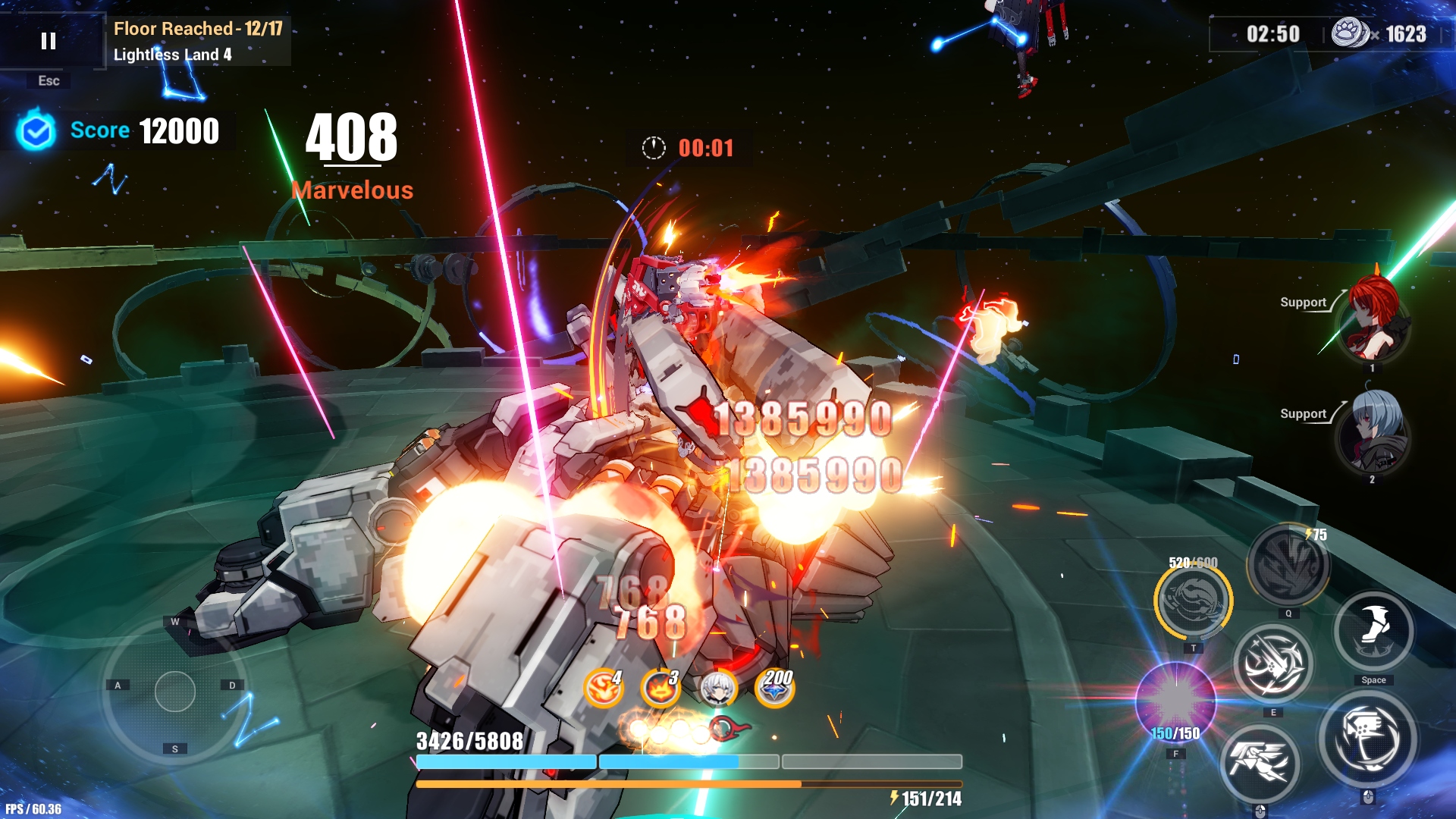Screen dimensions: 1456x819
Task: Activate the winged knight mech skill
Action: [x=1260, y=763]
